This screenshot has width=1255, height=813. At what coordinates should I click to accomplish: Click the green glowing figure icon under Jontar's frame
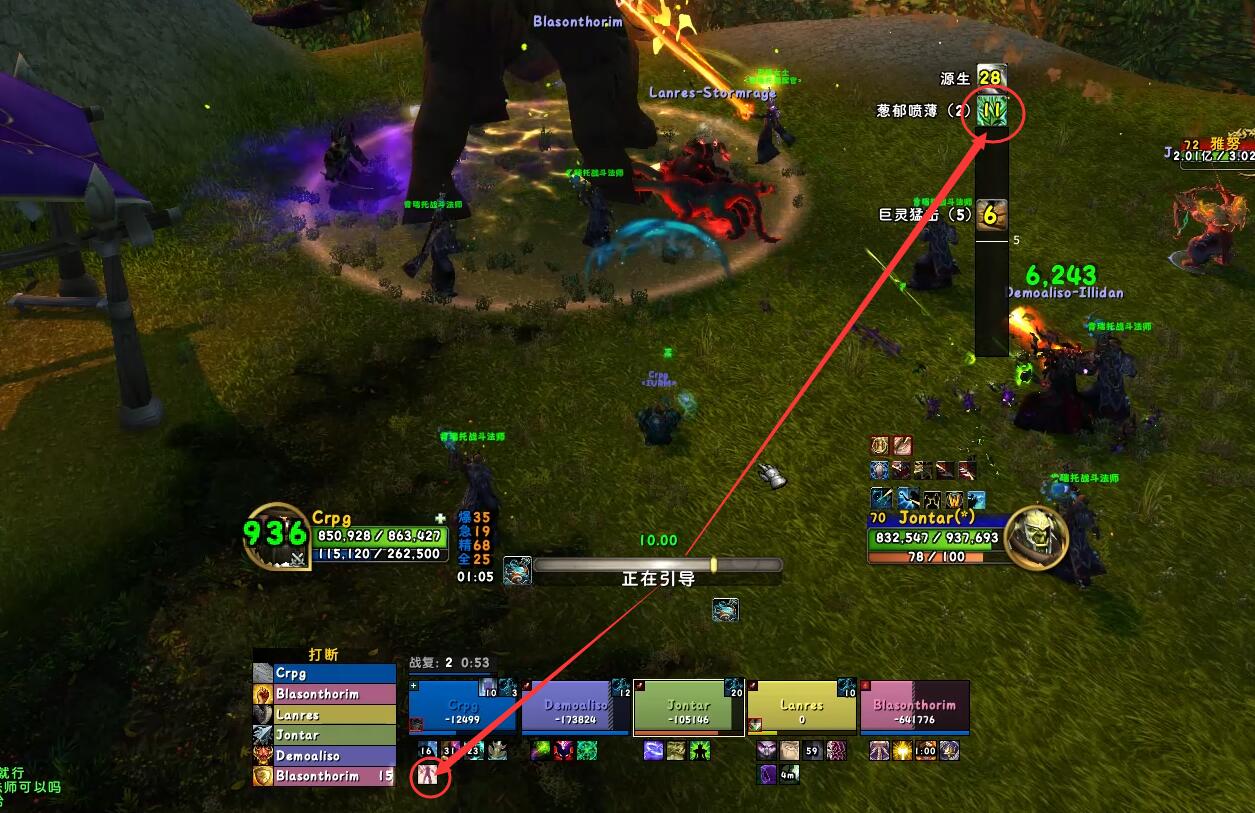(700, 751)
